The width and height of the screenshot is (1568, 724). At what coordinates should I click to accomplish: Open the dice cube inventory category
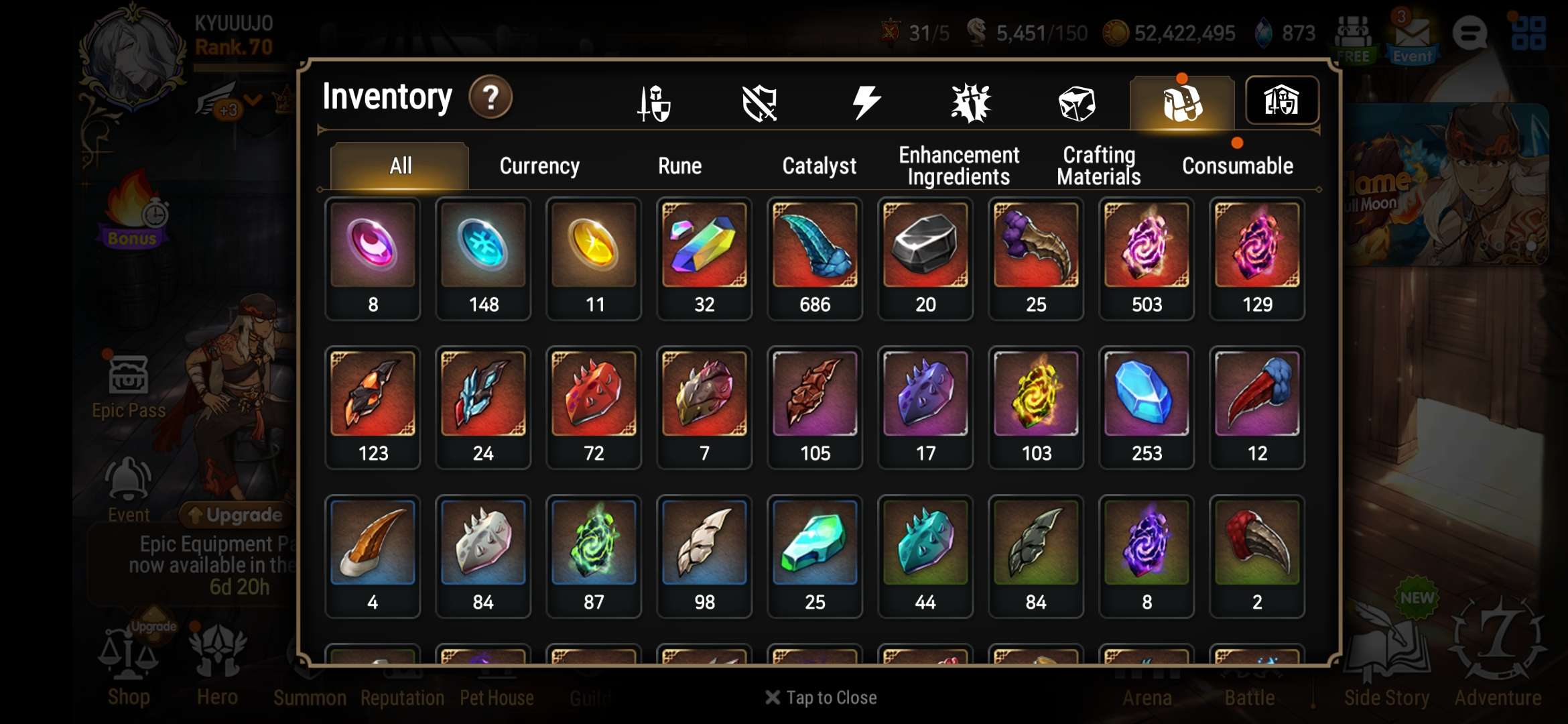[1076, 103]
